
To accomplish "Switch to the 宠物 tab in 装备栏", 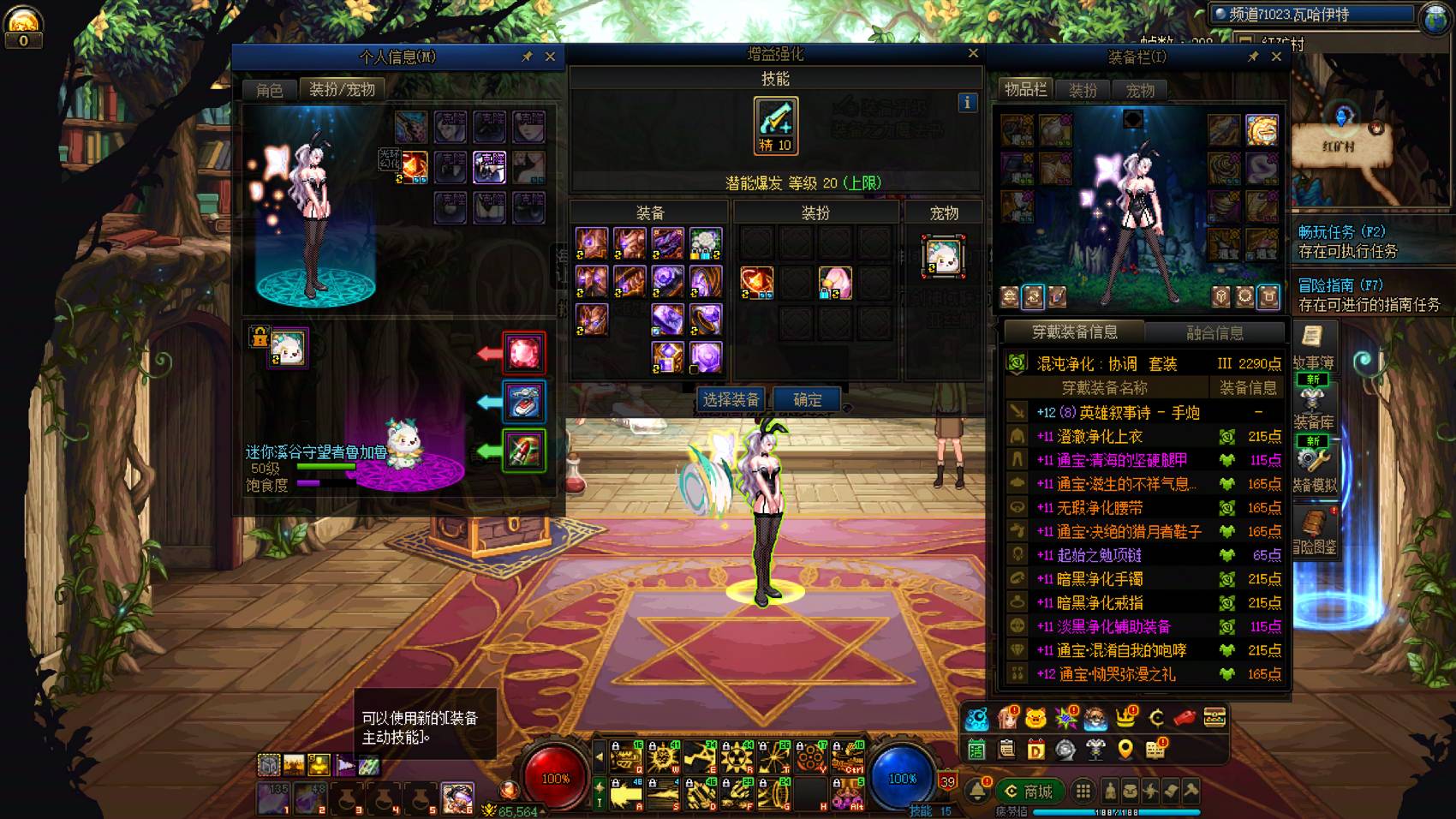I will pos(1139,90).
